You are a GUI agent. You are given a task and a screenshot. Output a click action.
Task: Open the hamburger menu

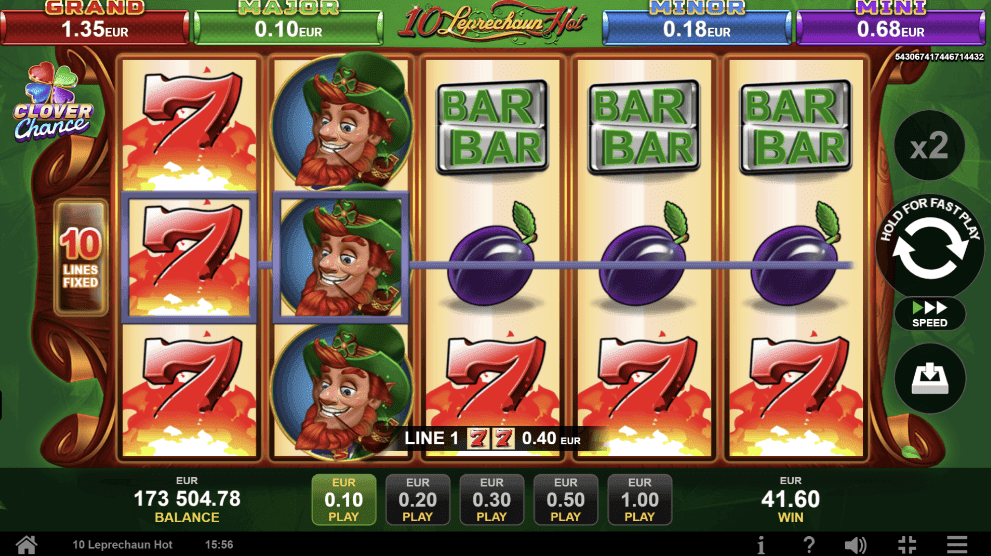pyautogui.click(x=957, y=545)
